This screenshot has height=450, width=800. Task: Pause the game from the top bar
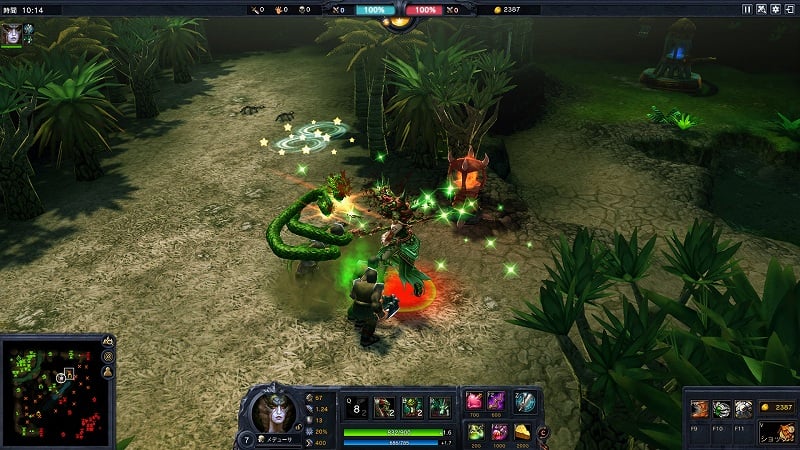(x=747, y=9)
